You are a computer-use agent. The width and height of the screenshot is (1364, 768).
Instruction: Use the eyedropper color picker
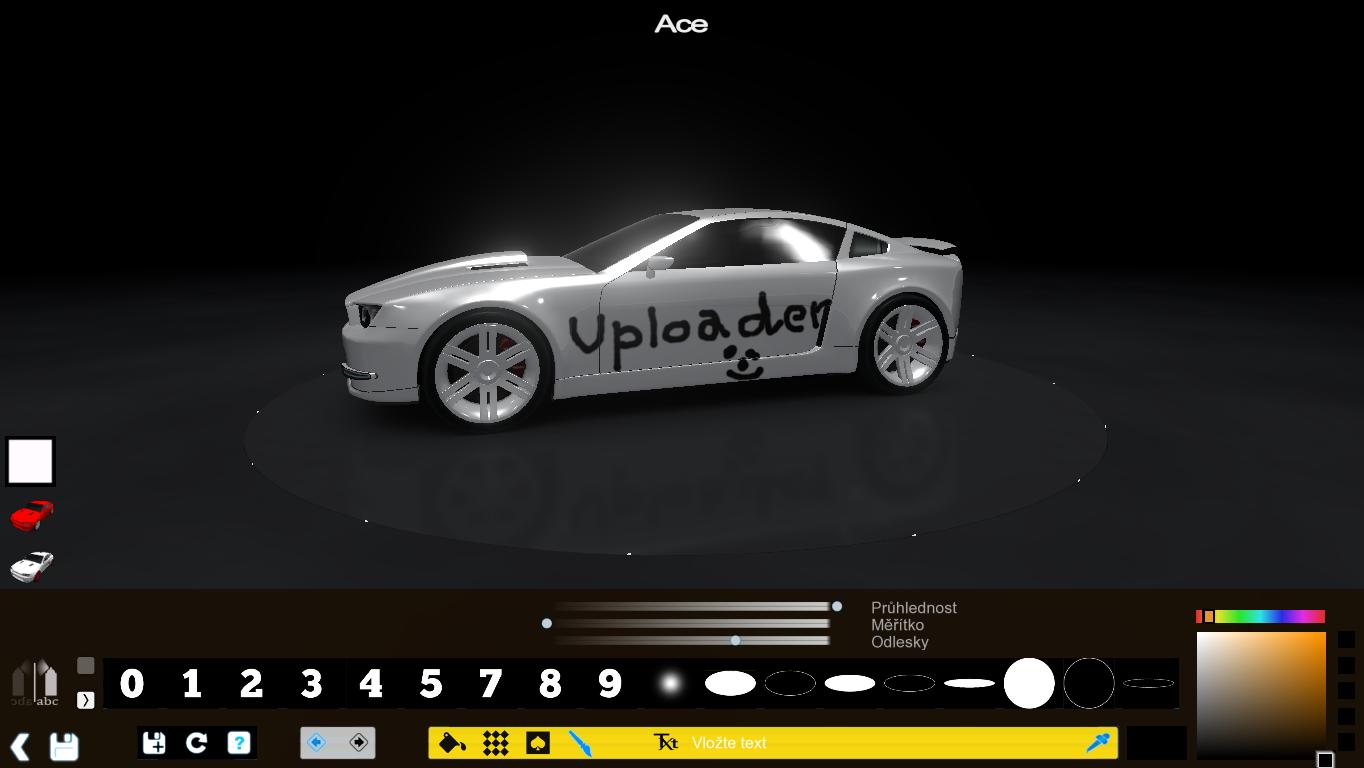(x=1098, y=743)
